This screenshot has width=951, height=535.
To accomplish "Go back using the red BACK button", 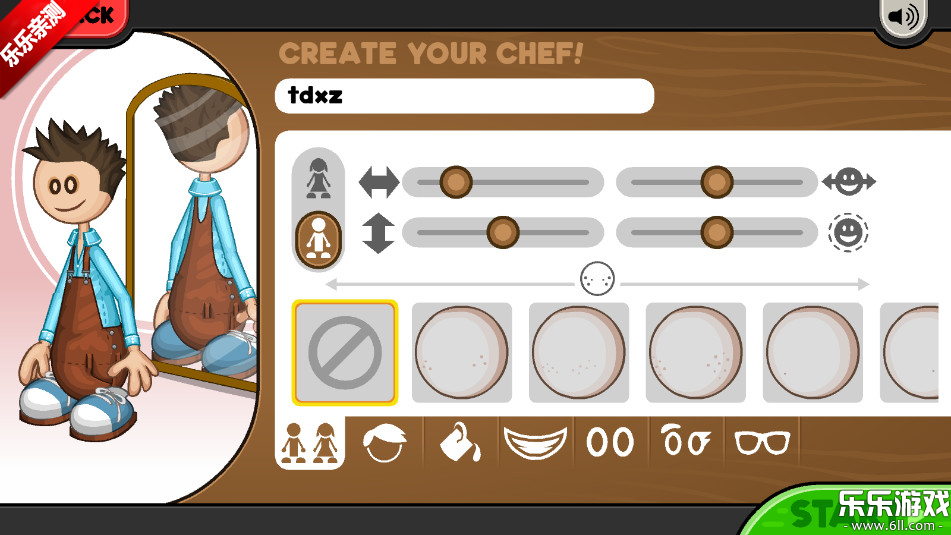I will (x=90, y=15).
